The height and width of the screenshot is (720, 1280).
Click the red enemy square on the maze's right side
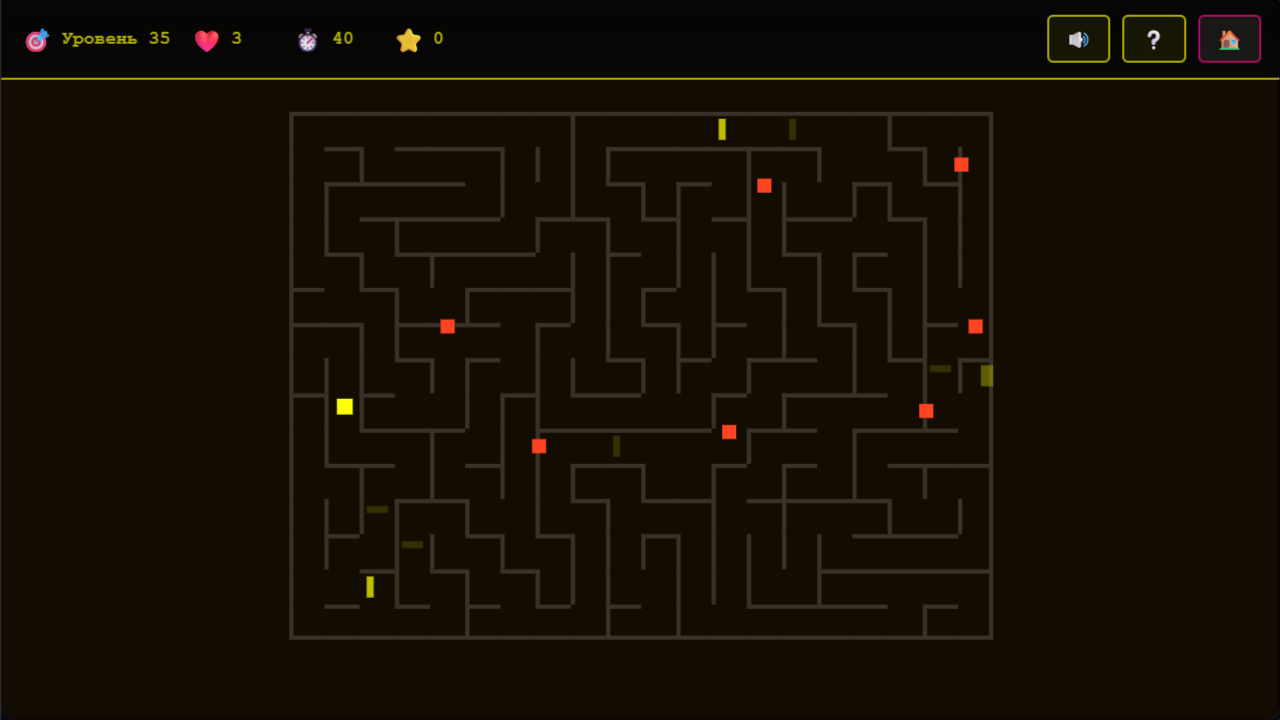[975, 326]
